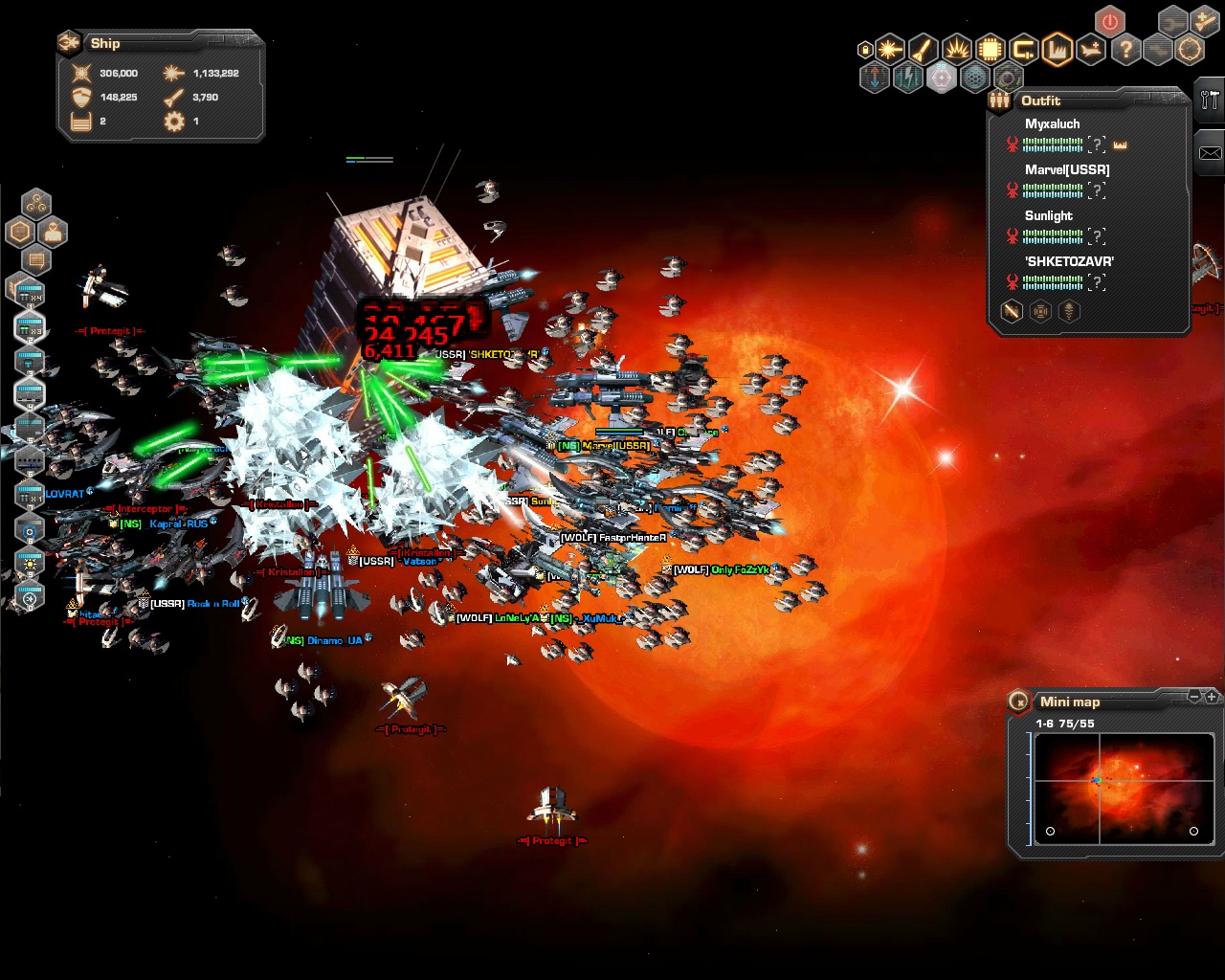Open the CPU chip hexagon icon

point(991,49)
